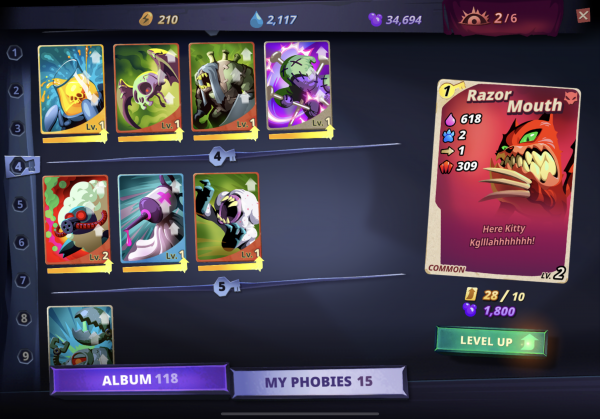Open the My Phobies tab

click(x=318, y=382)
